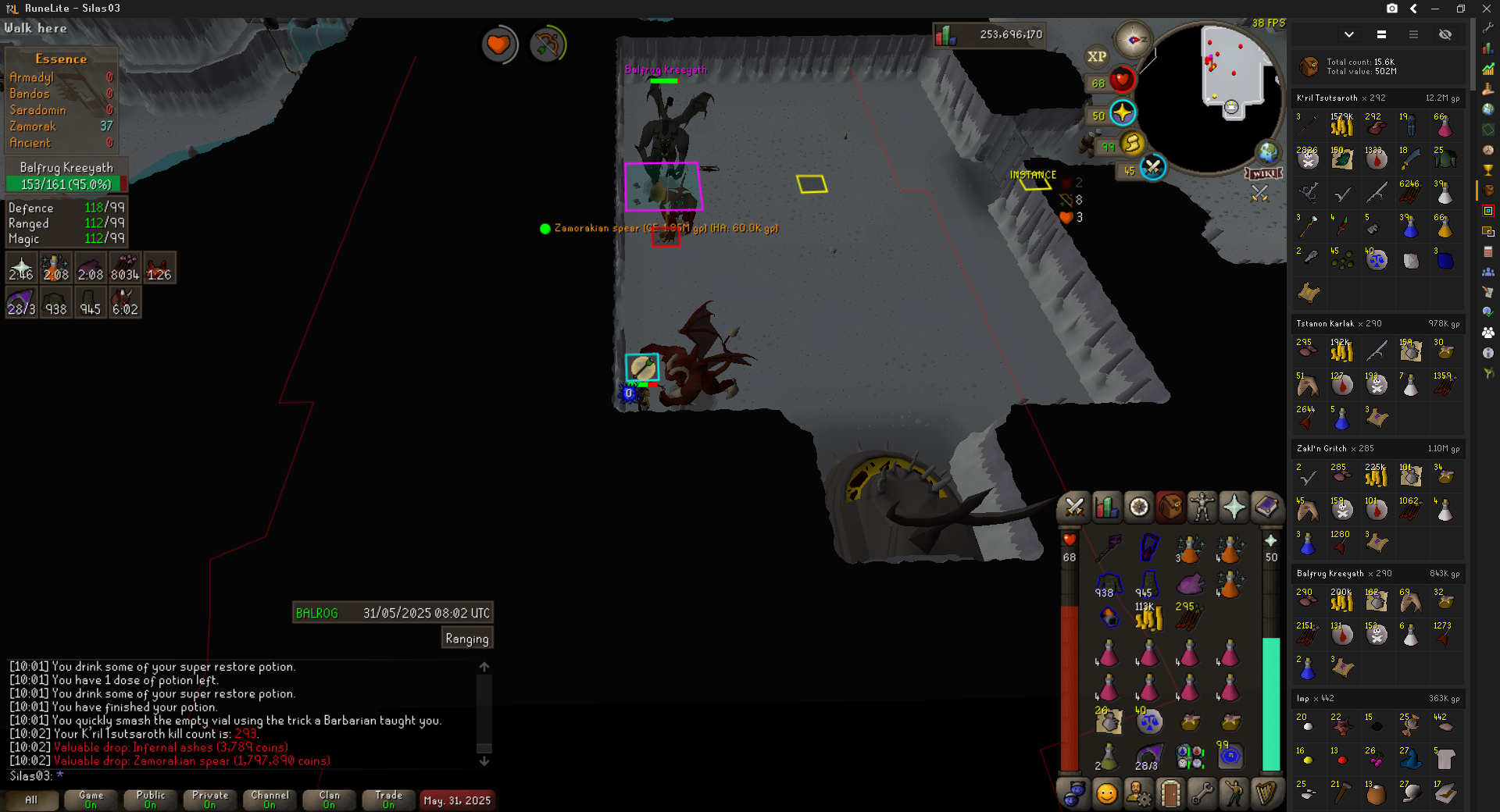Toggle quick prayers using the prayer orb

(x=1123, y=113)
